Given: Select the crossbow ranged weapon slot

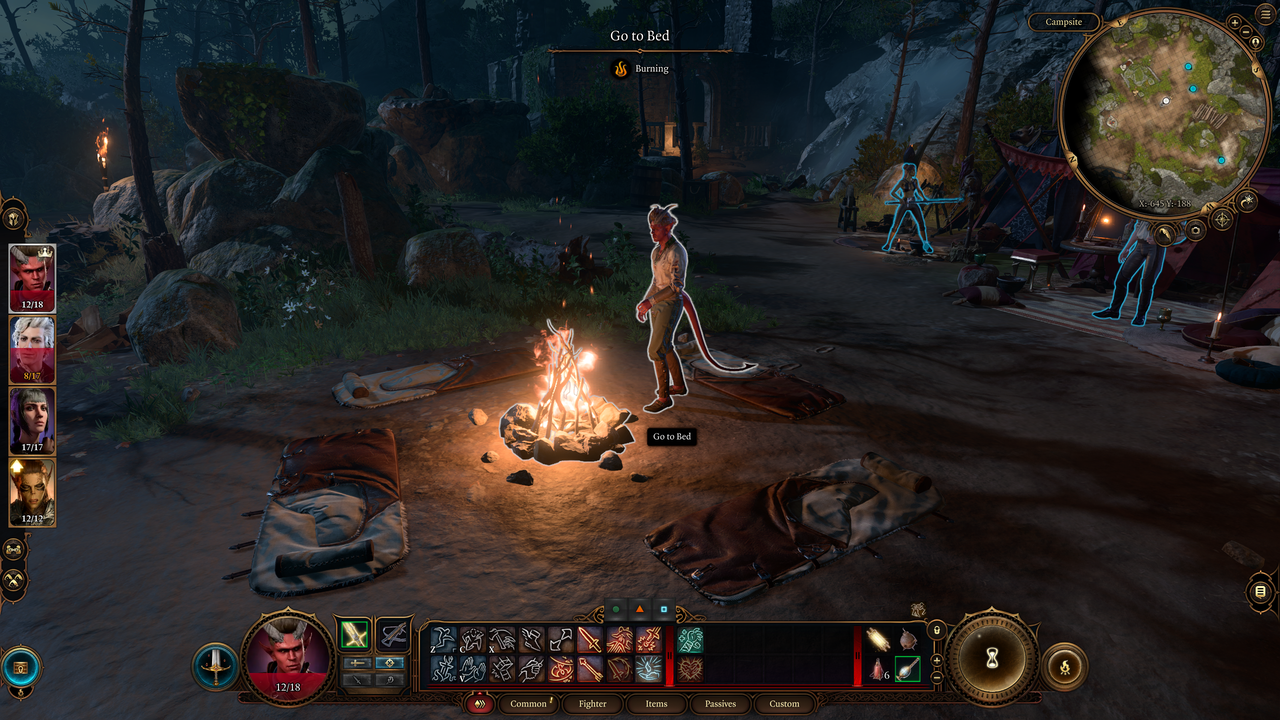Looking at the screenshot, I should pos(394,634).
